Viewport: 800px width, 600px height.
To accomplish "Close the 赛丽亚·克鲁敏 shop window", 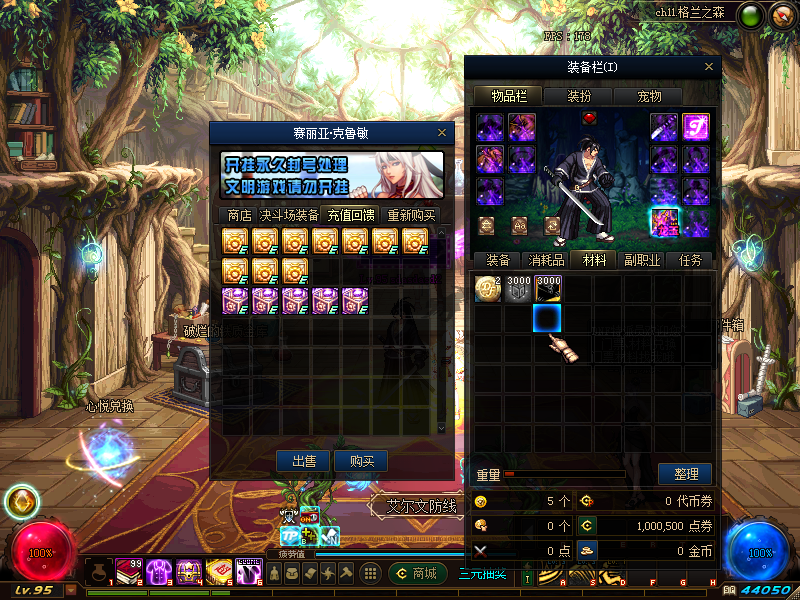I will point(442,132).
